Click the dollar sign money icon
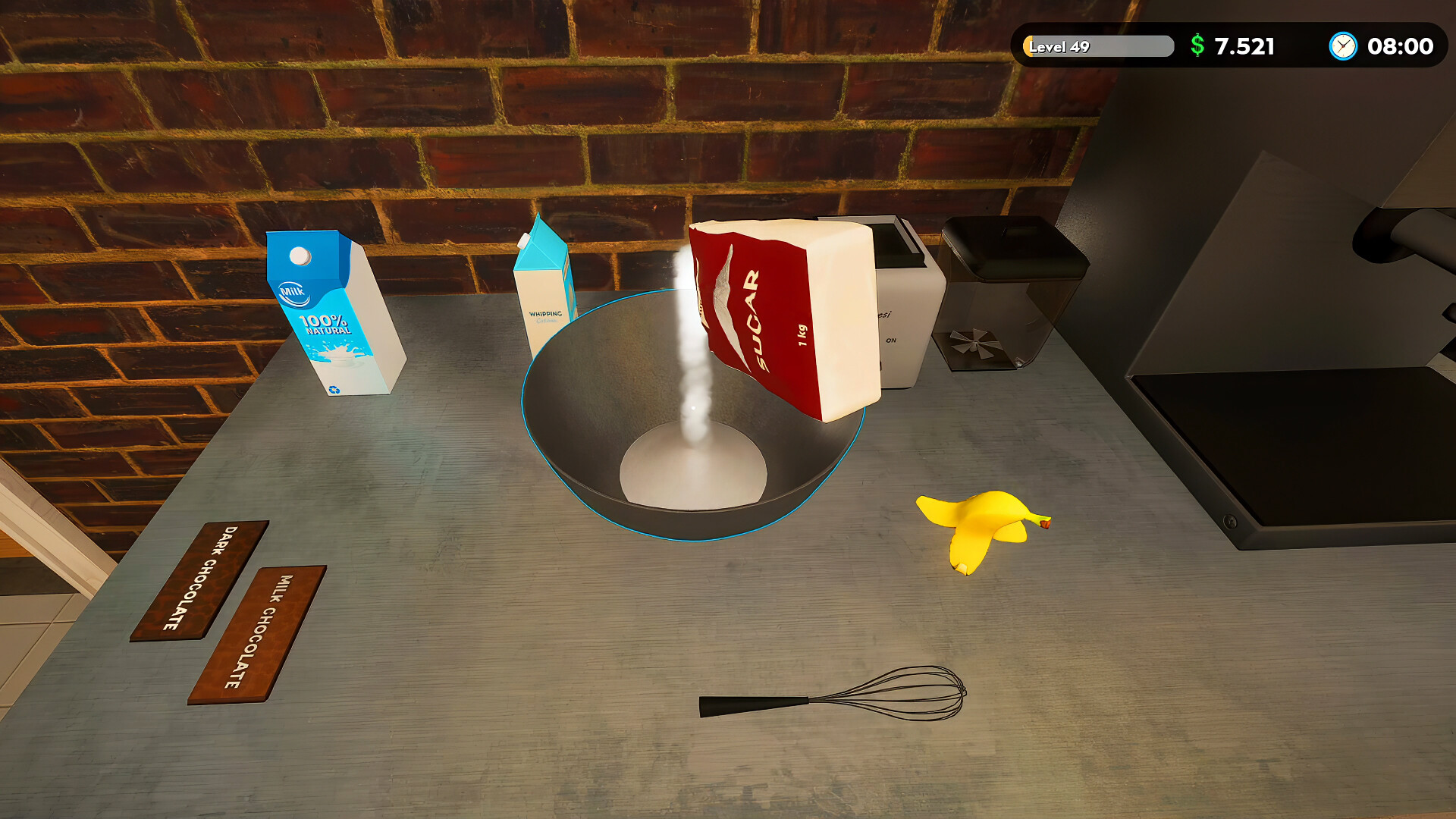Screen dimensions: 1456x819 coord(1197,47)
